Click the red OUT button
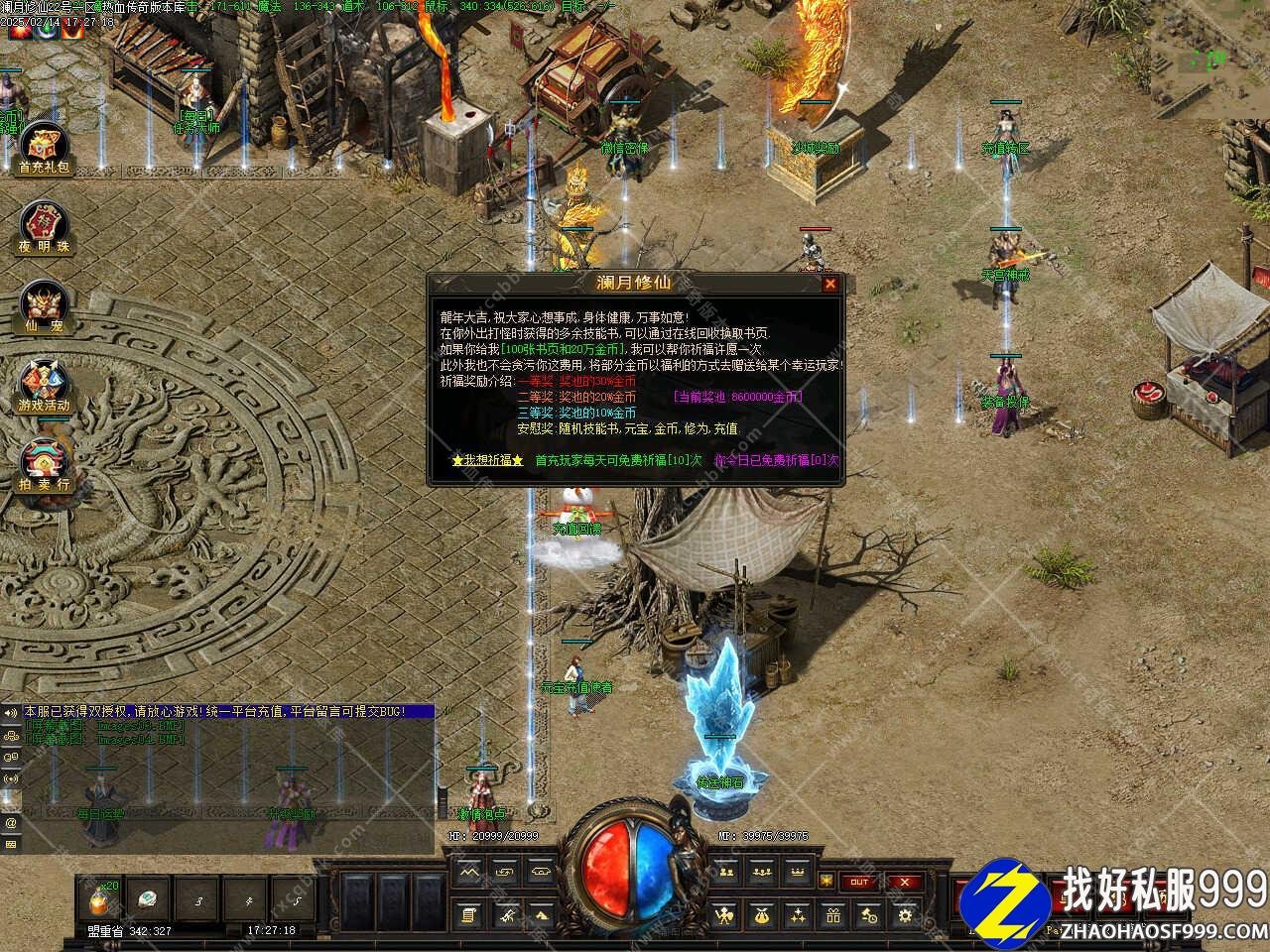The height and width of the screenshot is (952, 1270). point(859,882)
